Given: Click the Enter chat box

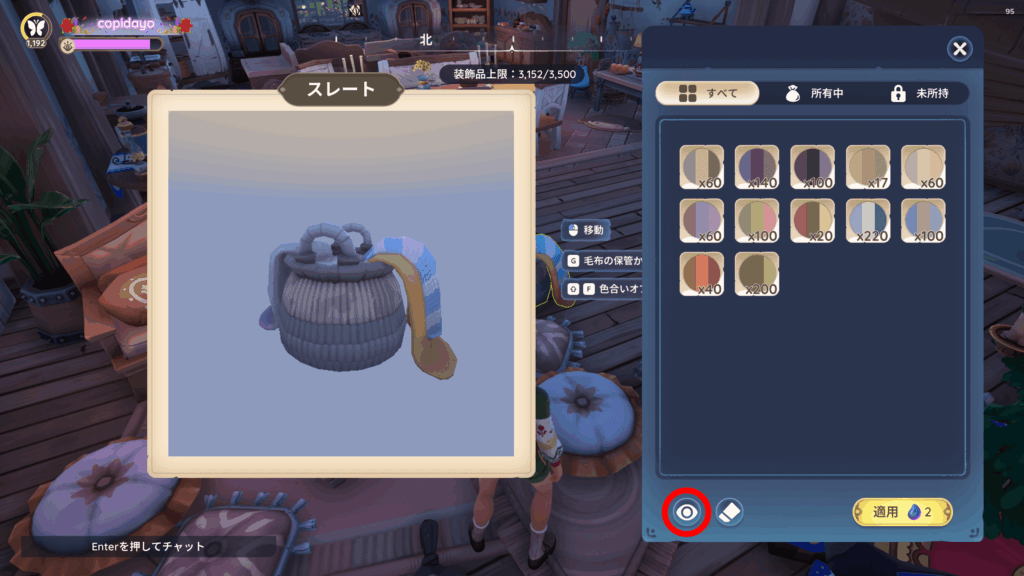Looking at the screenshot, I should (148, 546).
